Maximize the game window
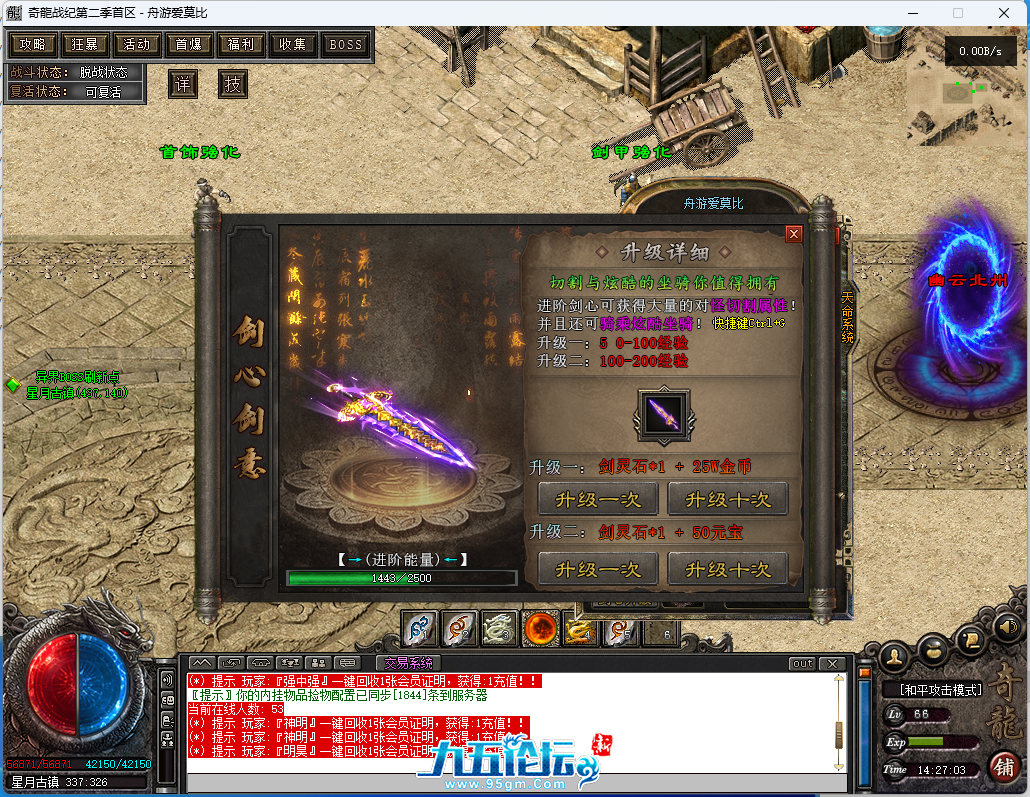 point(957,13)
